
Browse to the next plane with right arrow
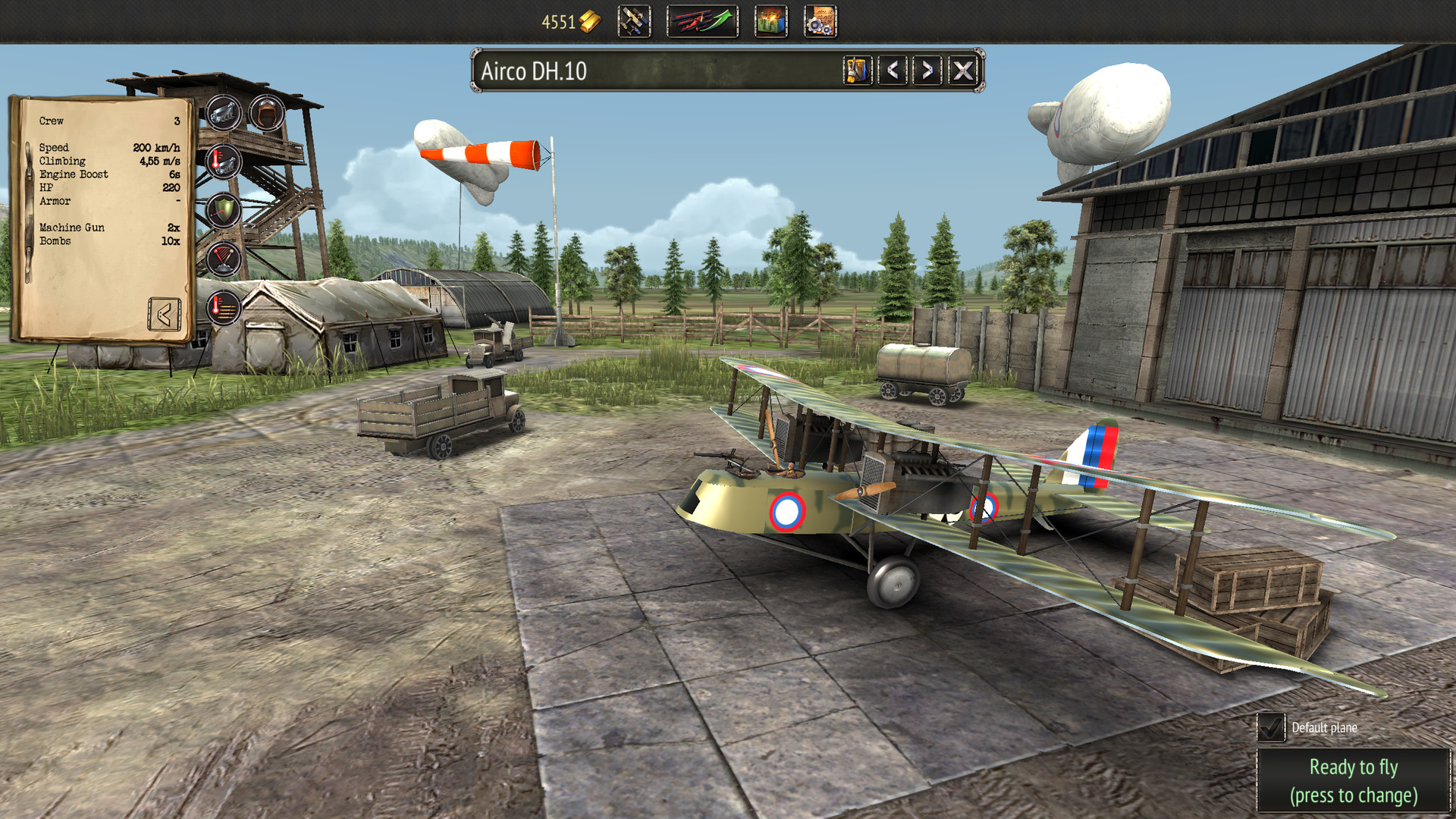pos(927,73)
